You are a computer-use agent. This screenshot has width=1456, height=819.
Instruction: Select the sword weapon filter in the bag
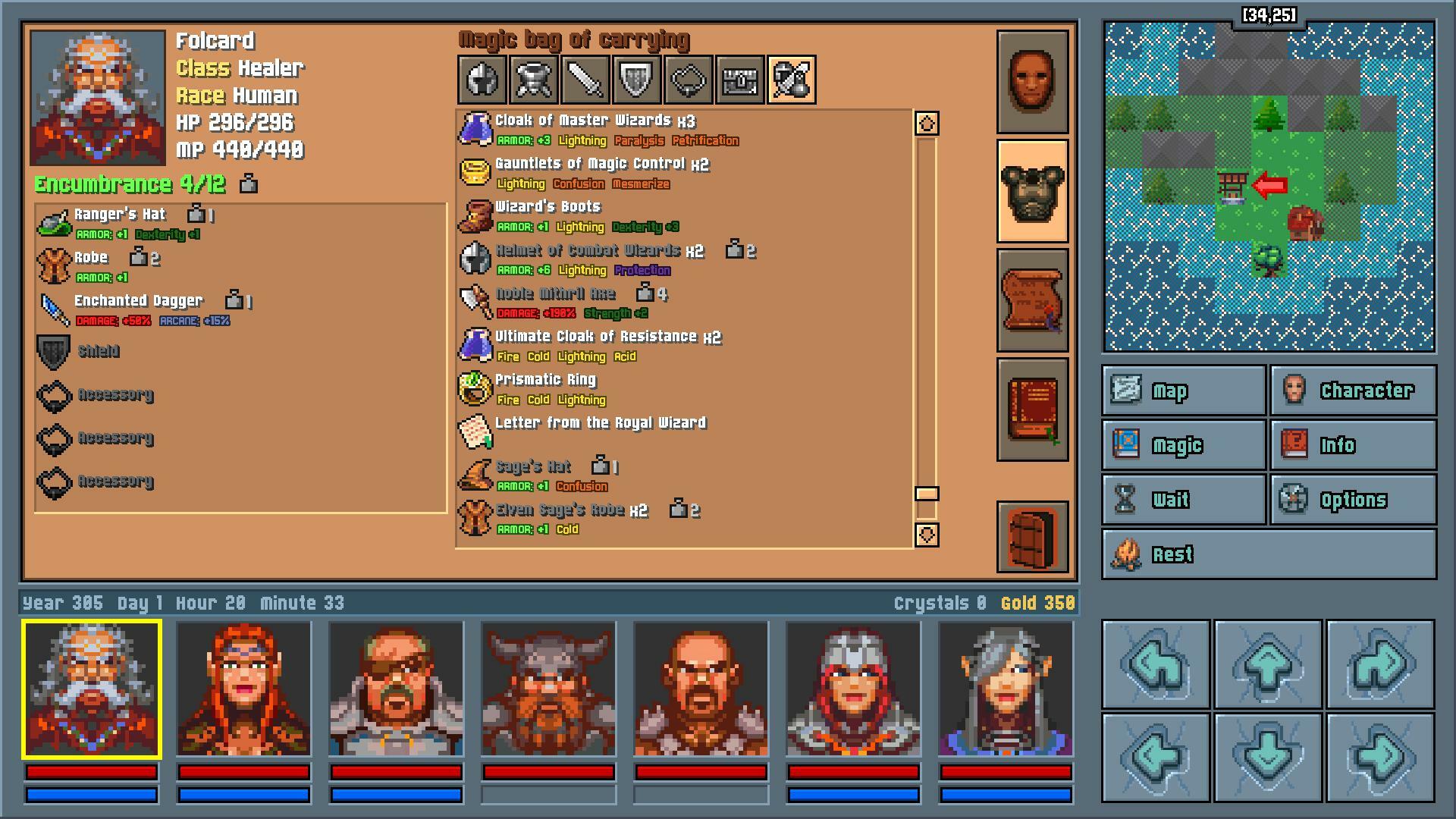pyautogui.click(x=585, y=80)
